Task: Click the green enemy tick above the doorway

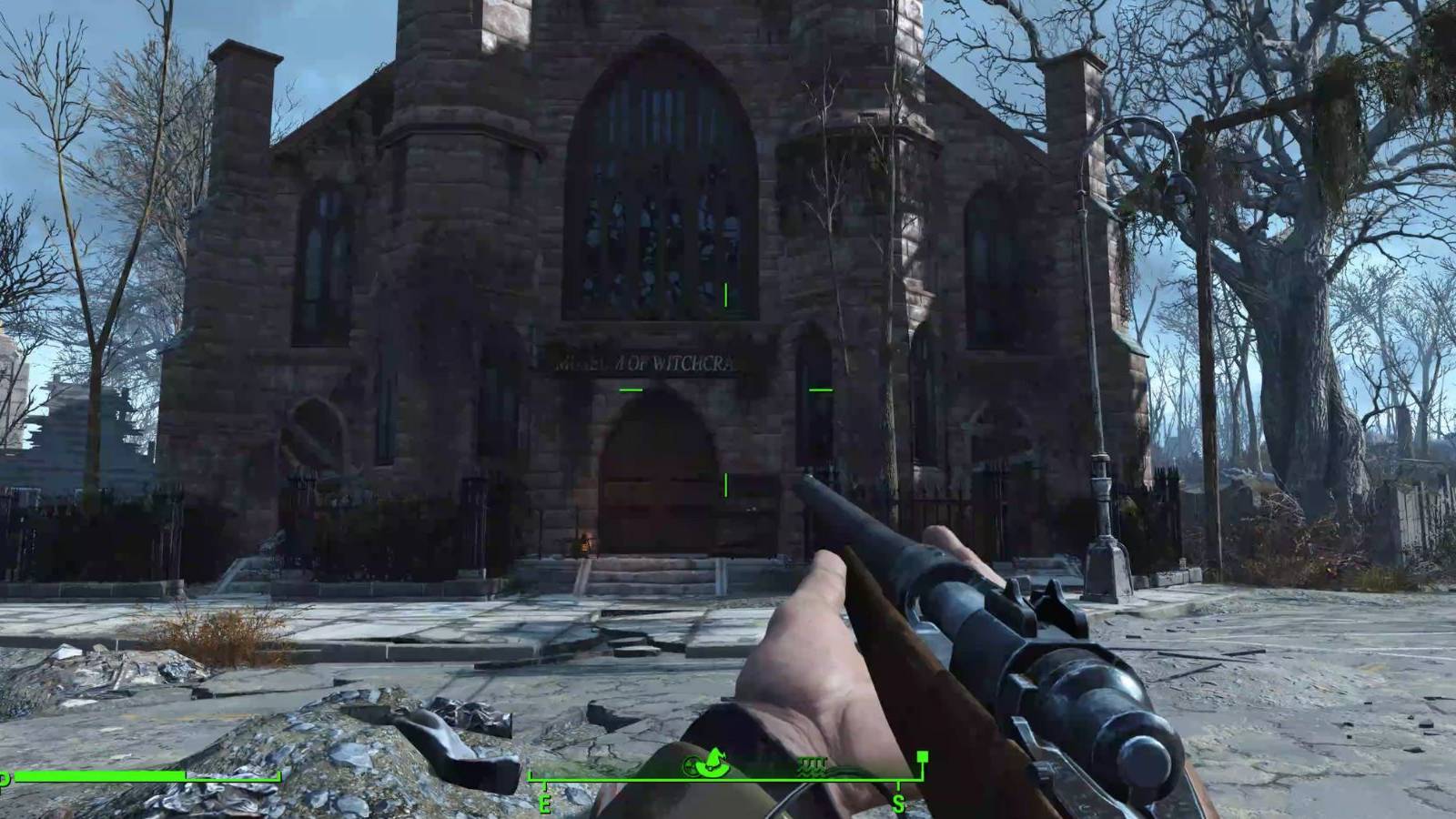Action: [x=725, y=293]
